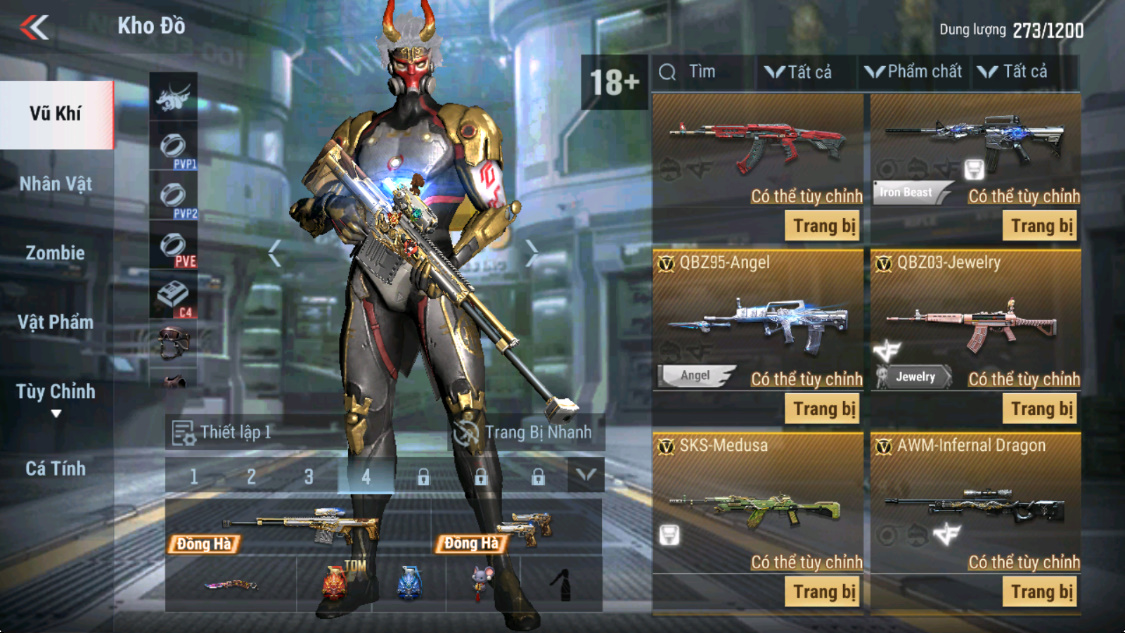This screenshot has width=1125, height=633.
Task: Click the Tìm search field
Action: (x=702, y=72)
